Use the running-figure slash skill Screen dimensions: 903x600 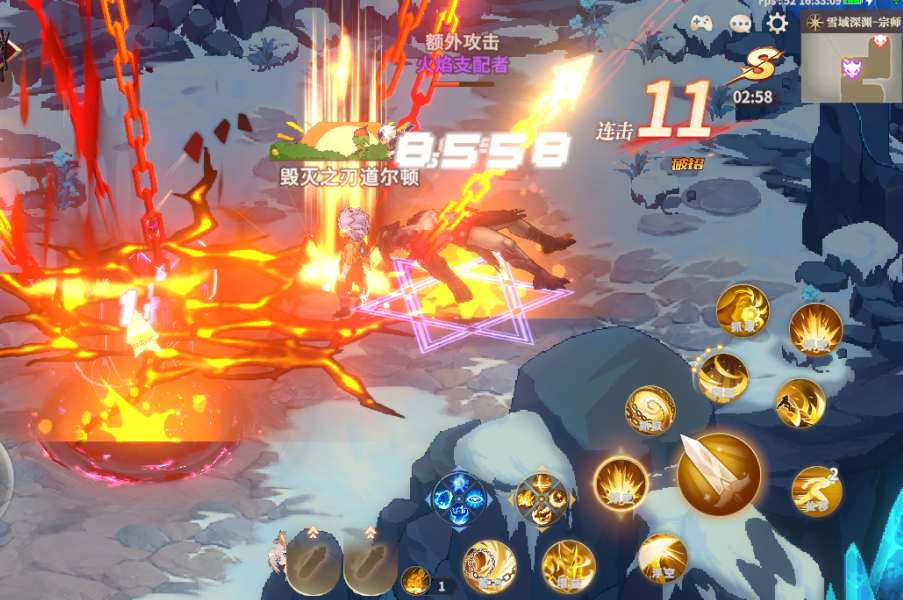800,402
